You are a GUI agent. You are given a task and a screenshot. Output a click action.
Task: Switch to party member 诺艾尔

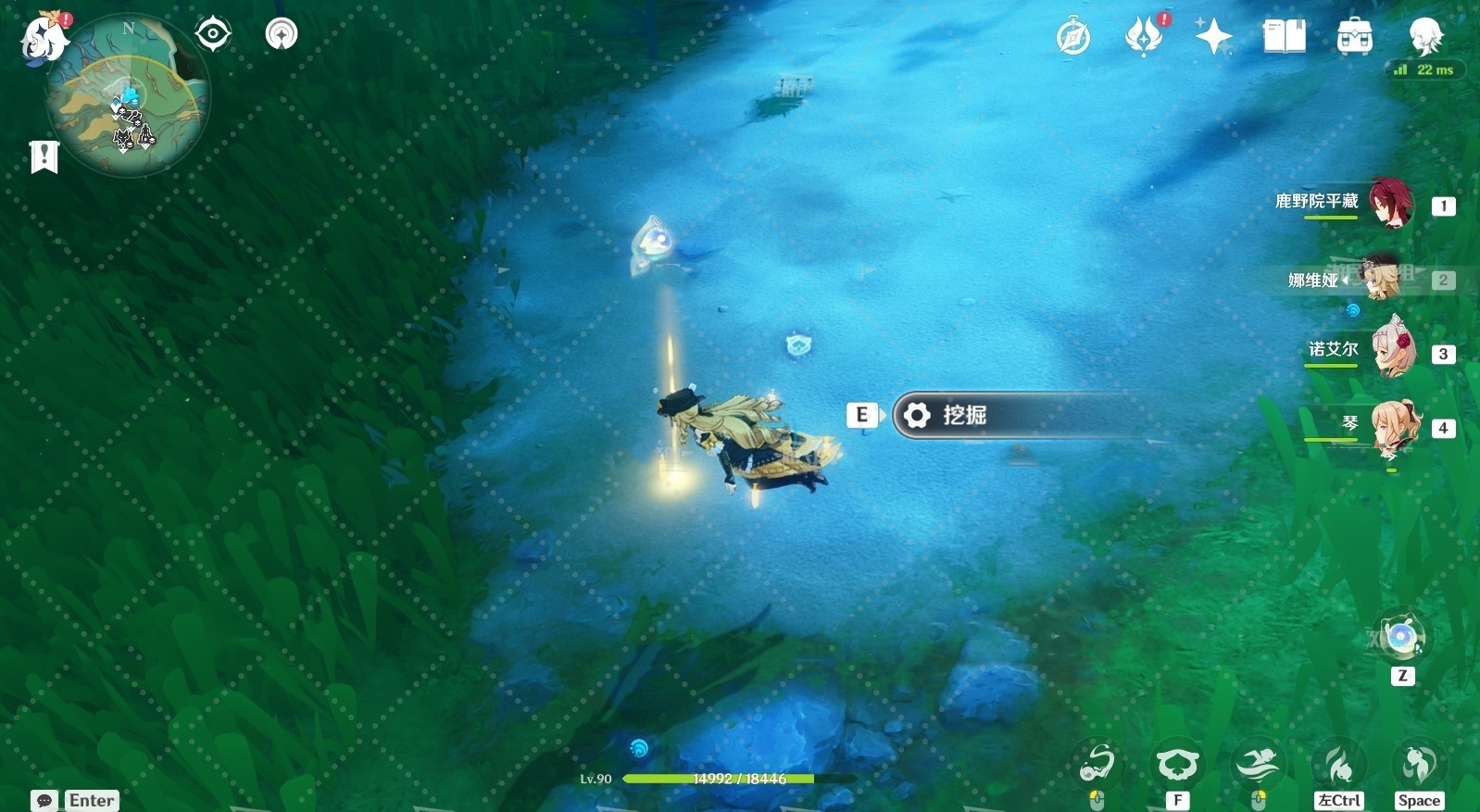click(1393, 350)
